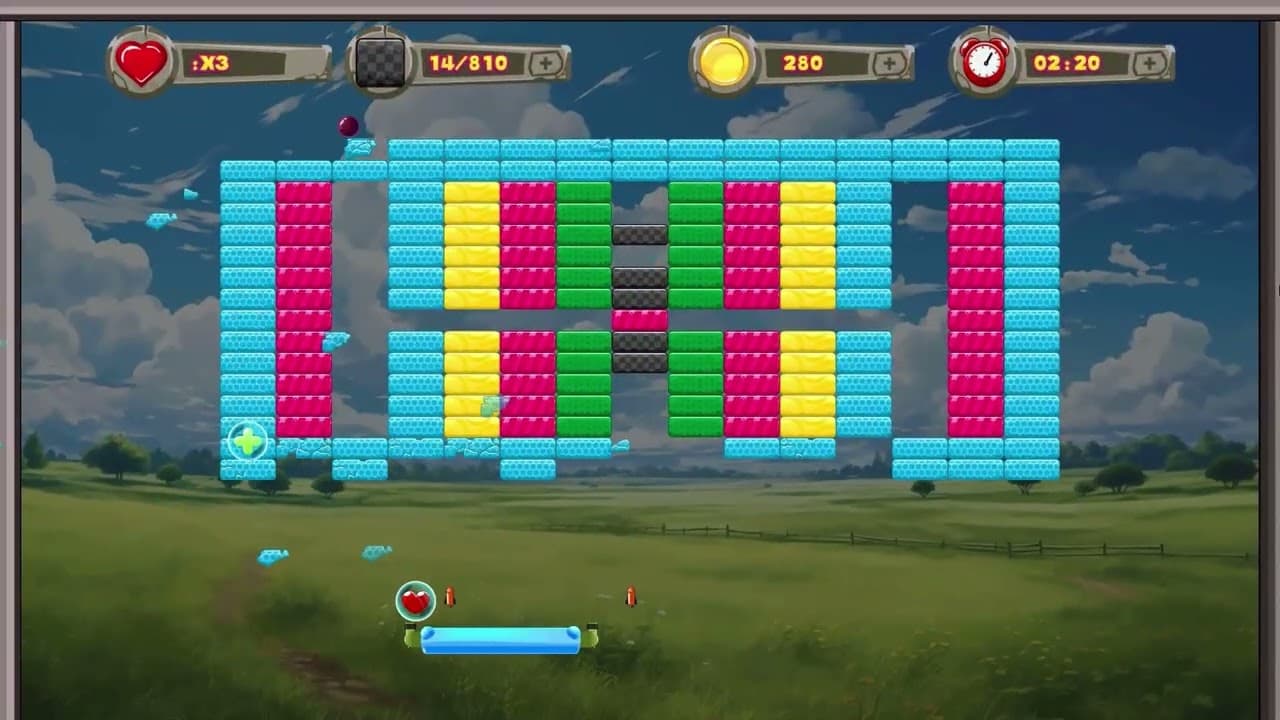
Task: Click the lone pink brick between gray bricks
Action: click(639, 319)
